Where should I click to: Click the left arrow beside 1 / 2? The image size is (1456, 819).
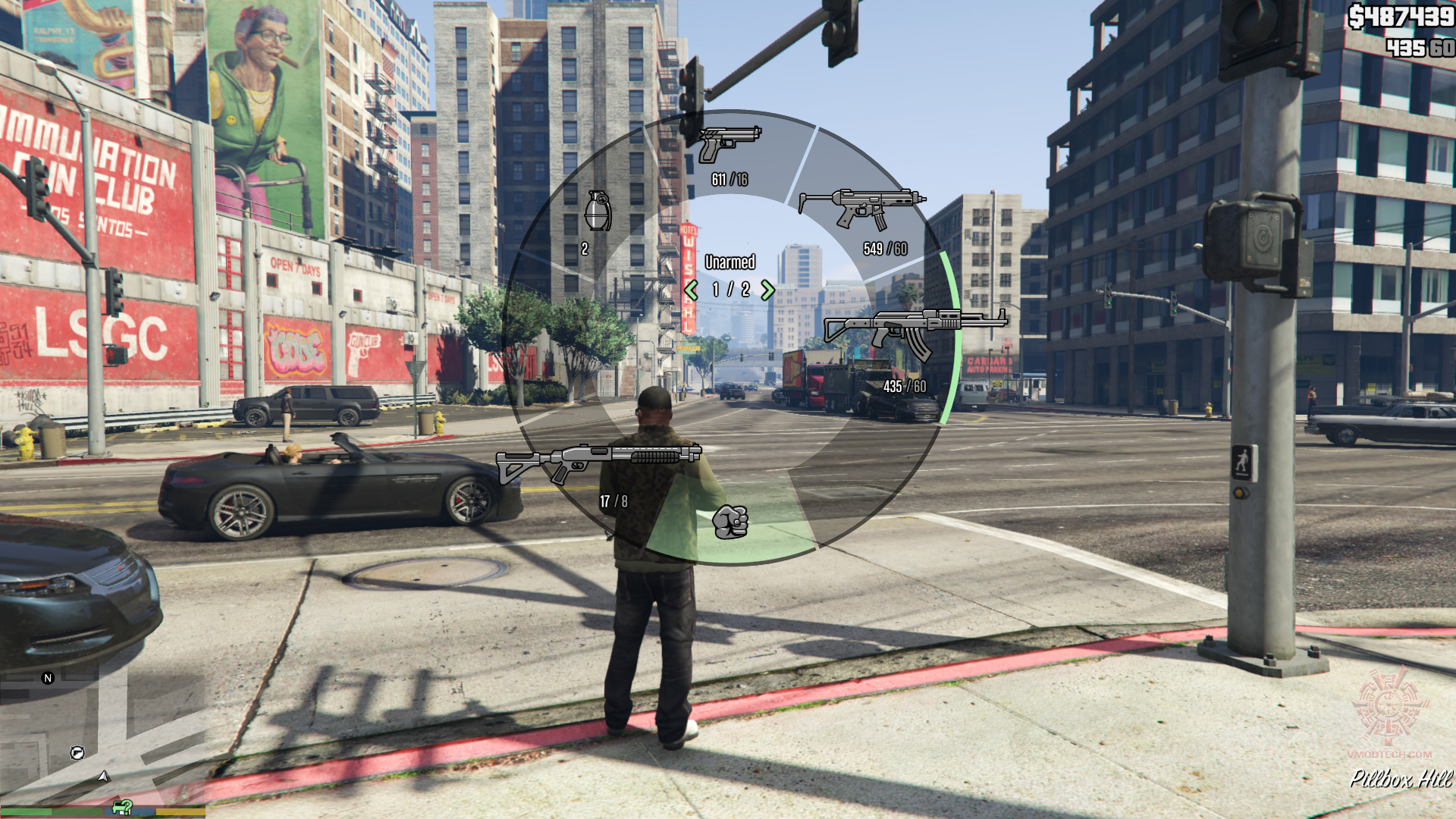coord(691,290)
